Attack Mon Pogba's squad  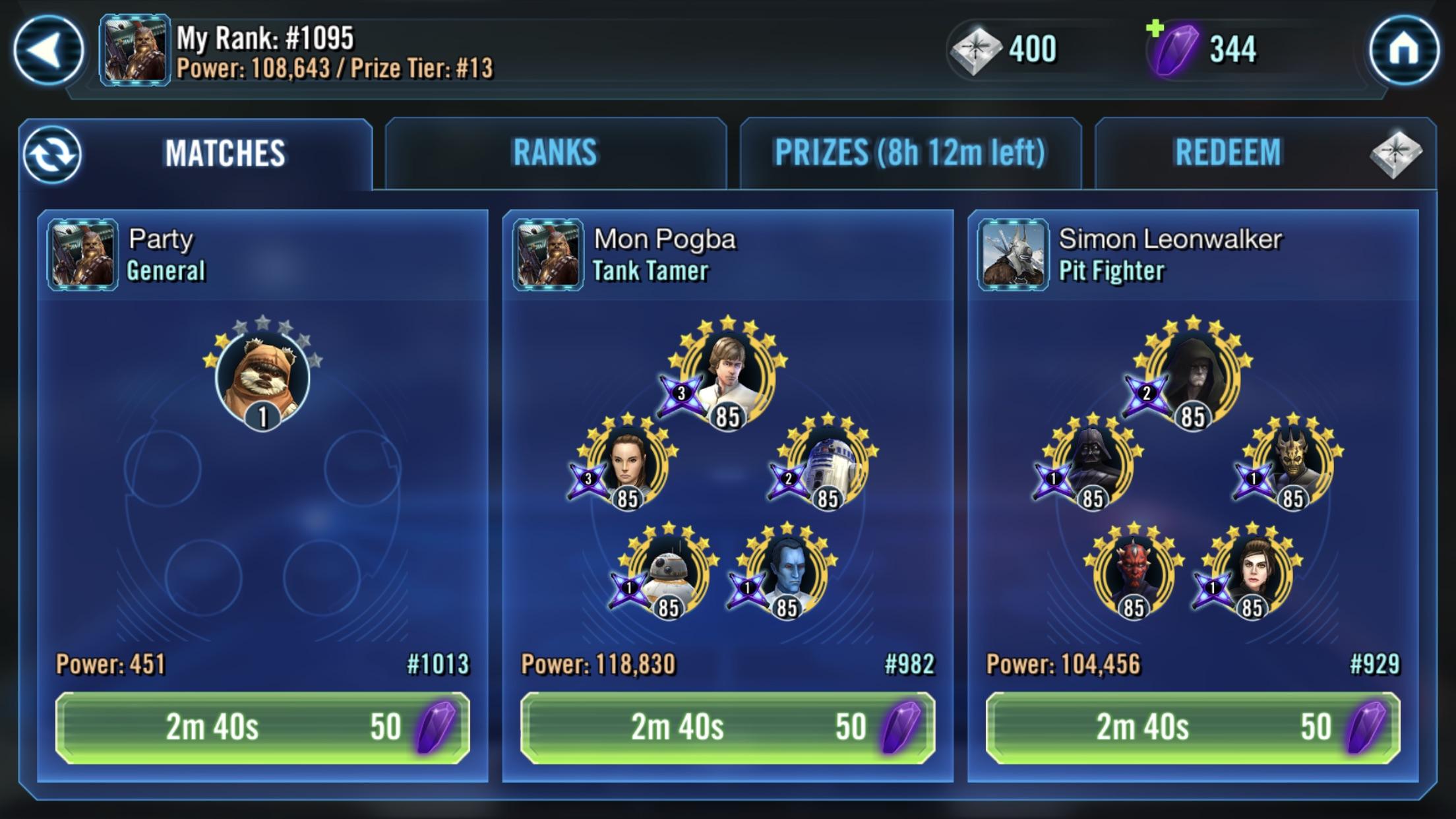(x=727, y=729)
